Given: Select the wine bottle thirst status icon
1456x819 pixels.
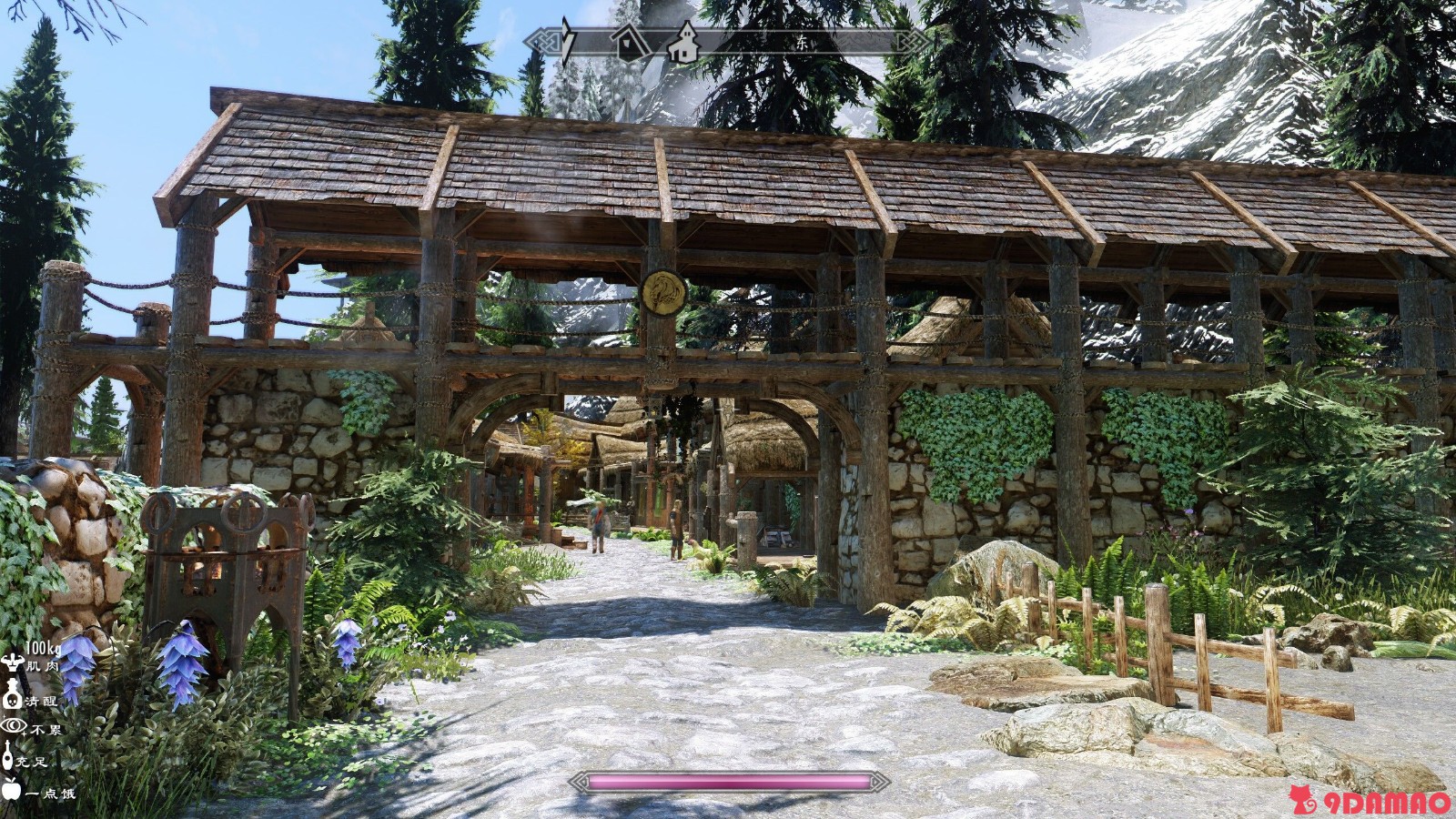Looking at the screenshot, I should coord(8,756).
